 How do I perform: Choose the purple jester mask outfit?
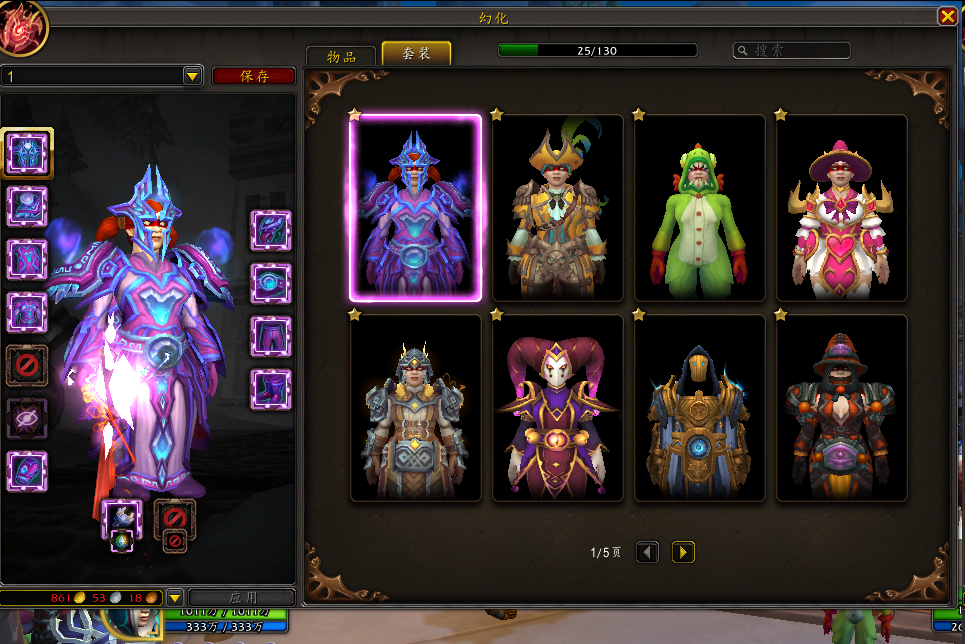(558, 408)
